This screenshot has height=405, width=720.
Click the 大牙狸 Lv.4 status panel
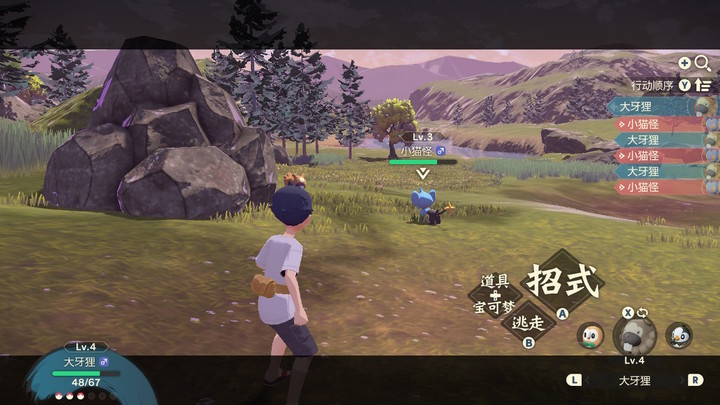pos(85,367)
